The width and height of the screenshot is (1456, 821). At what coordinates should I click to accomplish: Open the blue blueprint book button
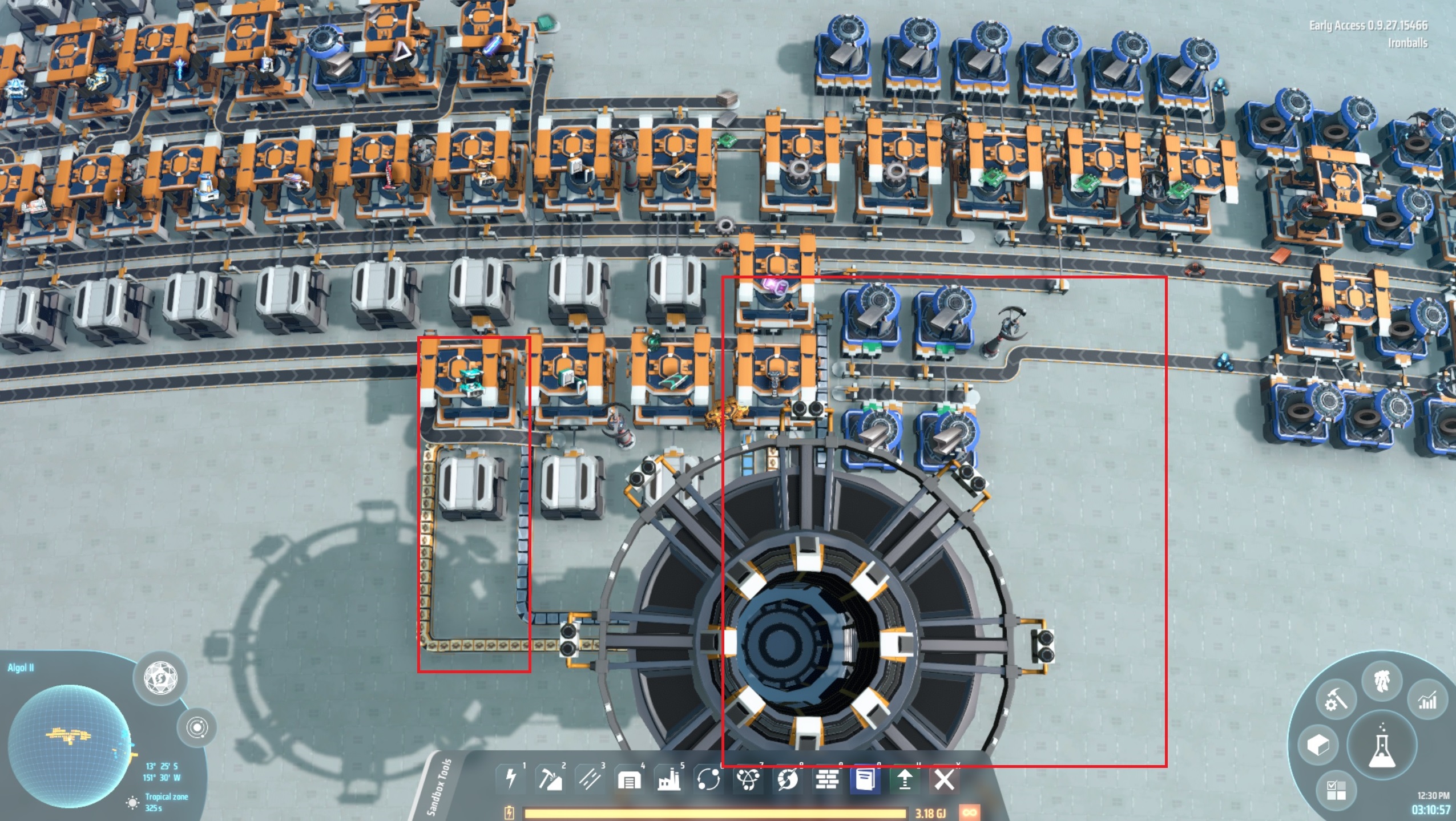866,779
